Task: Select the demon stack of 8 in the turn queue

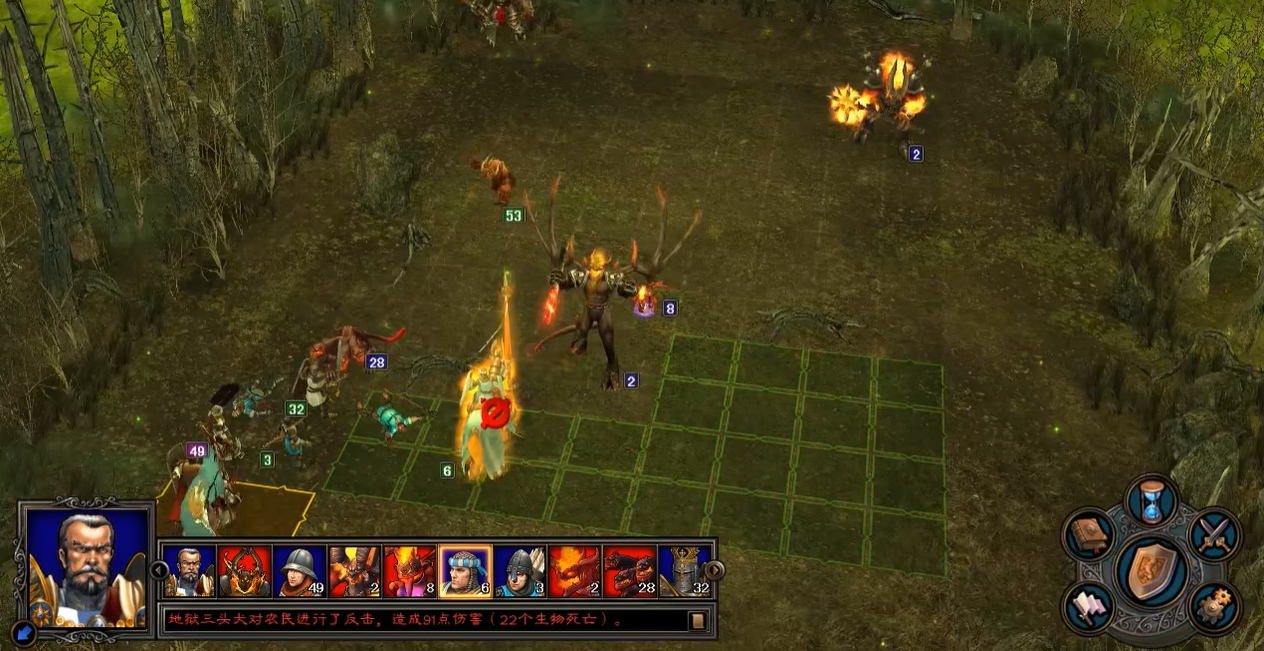Action: pyautogui.click(x=410, y=571)
